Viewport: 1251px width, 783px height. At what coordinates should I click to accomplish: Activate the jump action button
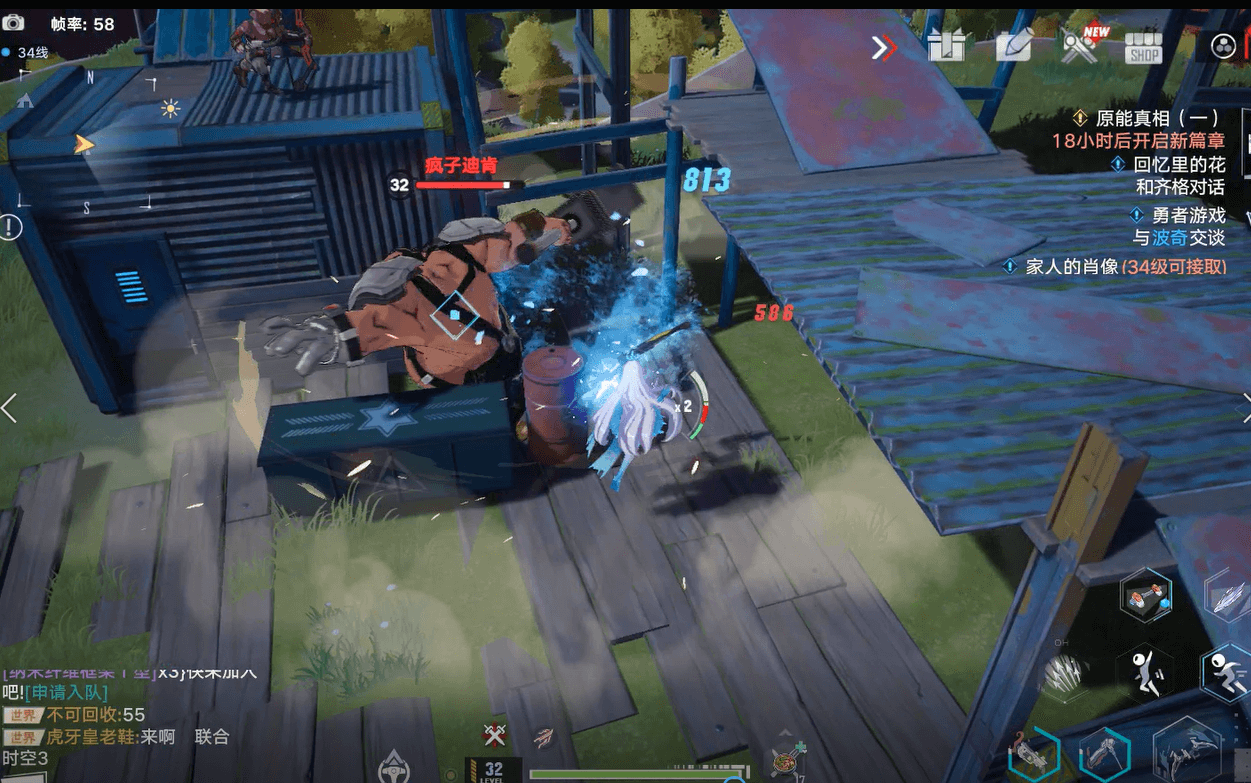(1144, 671)
